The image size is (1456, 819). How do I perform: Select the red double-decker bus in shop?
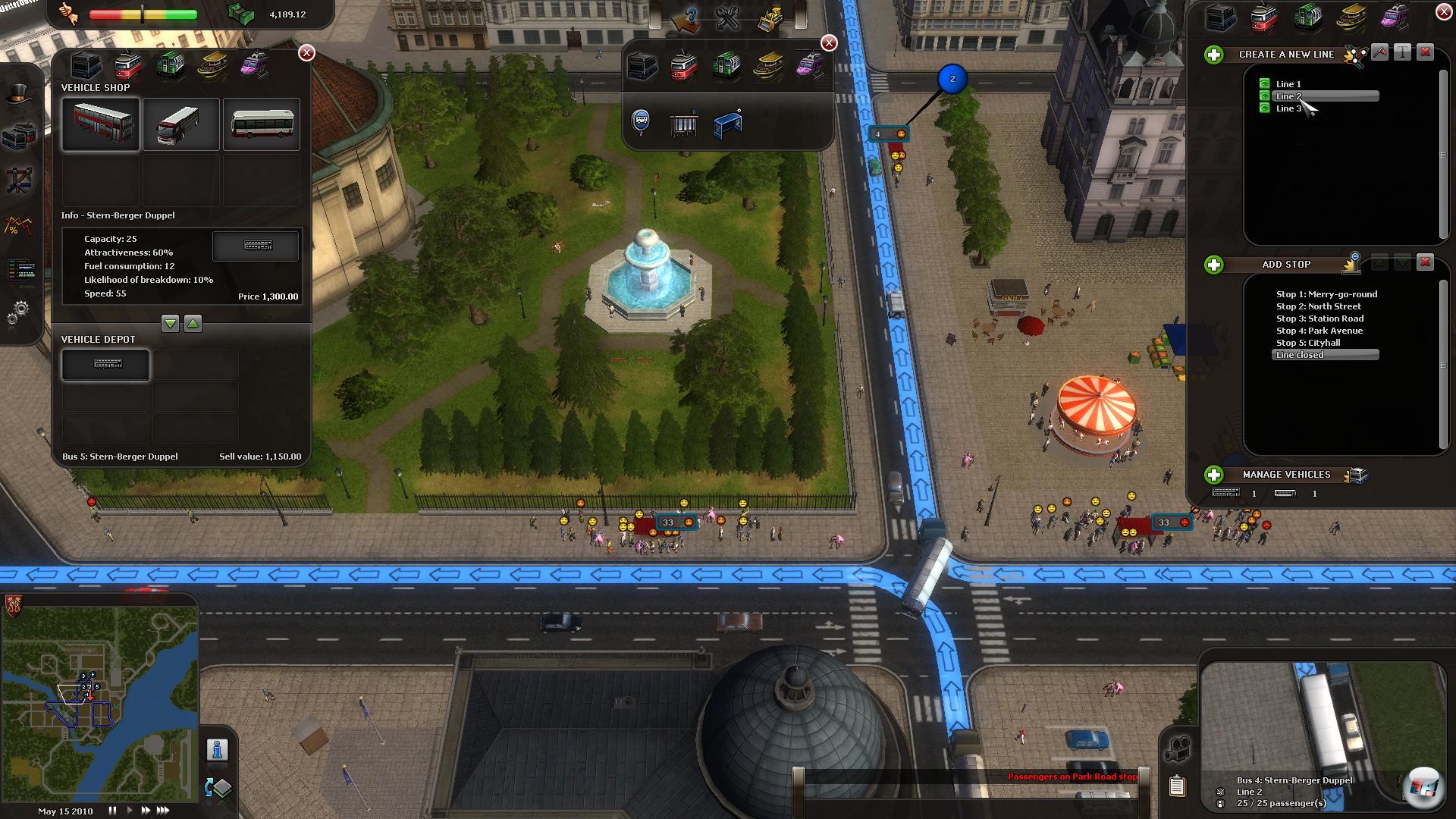(102, 124)
